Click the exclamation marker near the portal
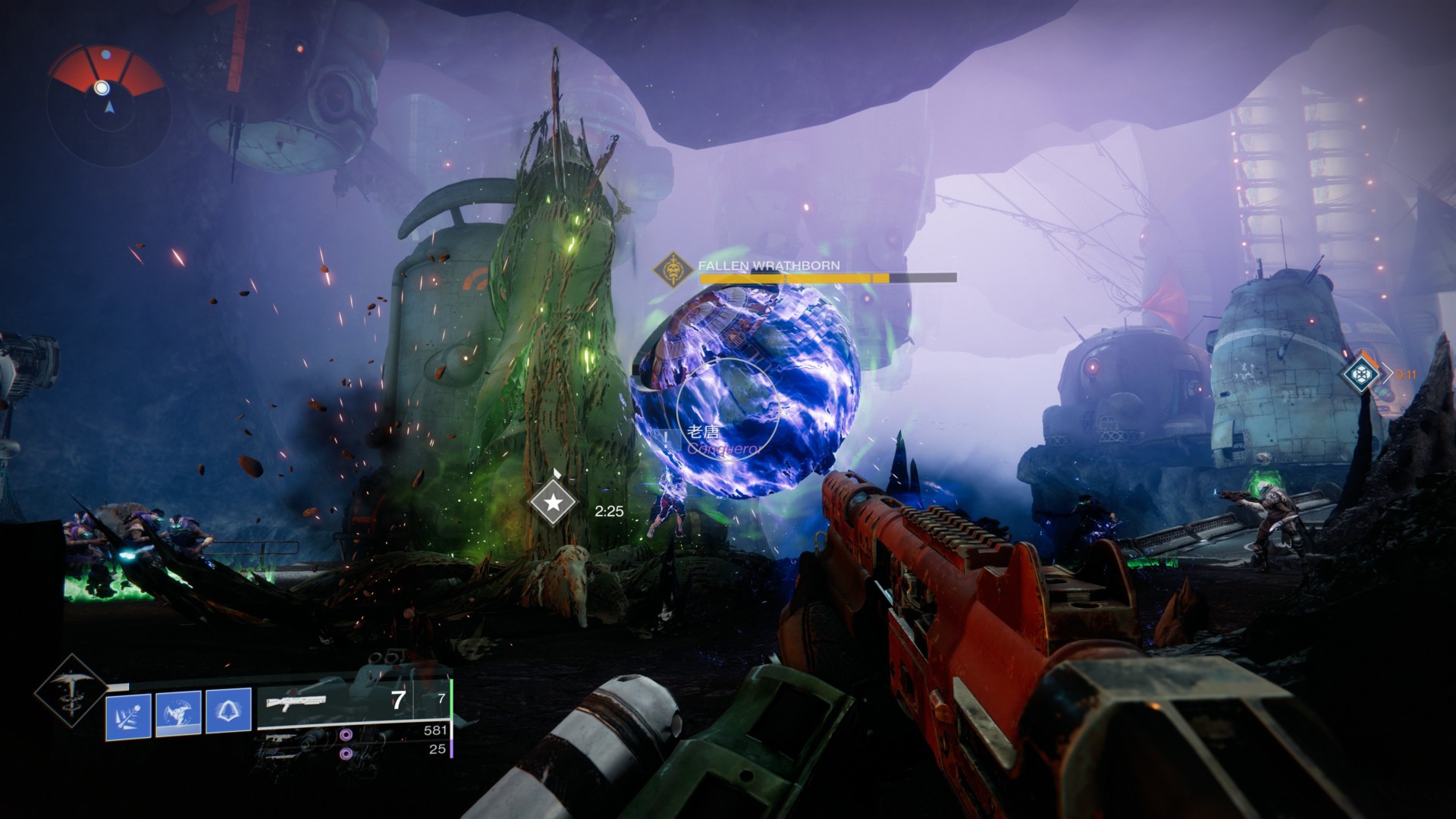This screenshot has height=819, width=1456. coord(665,438)
